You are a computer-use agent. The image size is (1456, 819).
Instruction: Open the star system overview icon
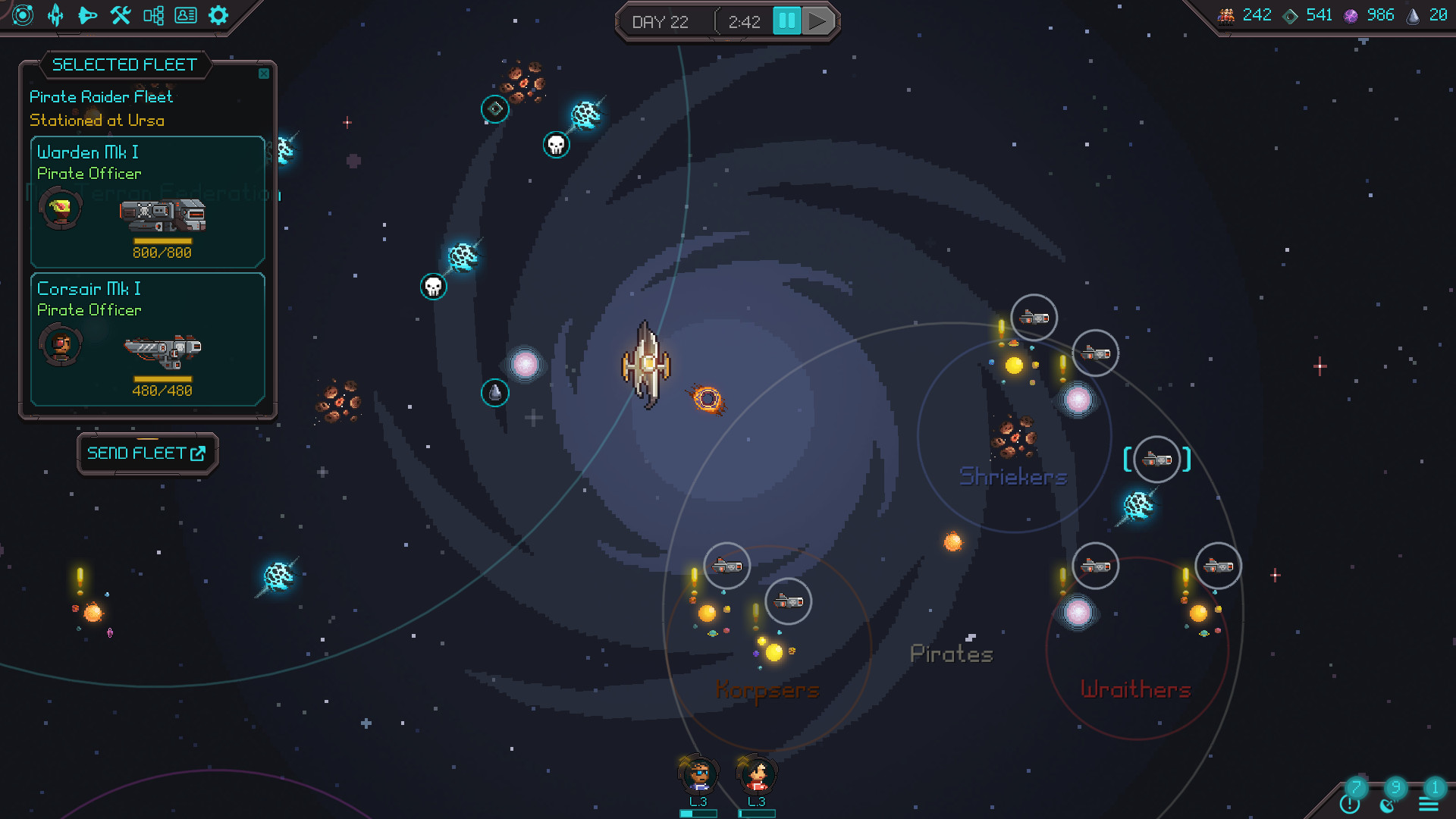(x=22, y=15)
